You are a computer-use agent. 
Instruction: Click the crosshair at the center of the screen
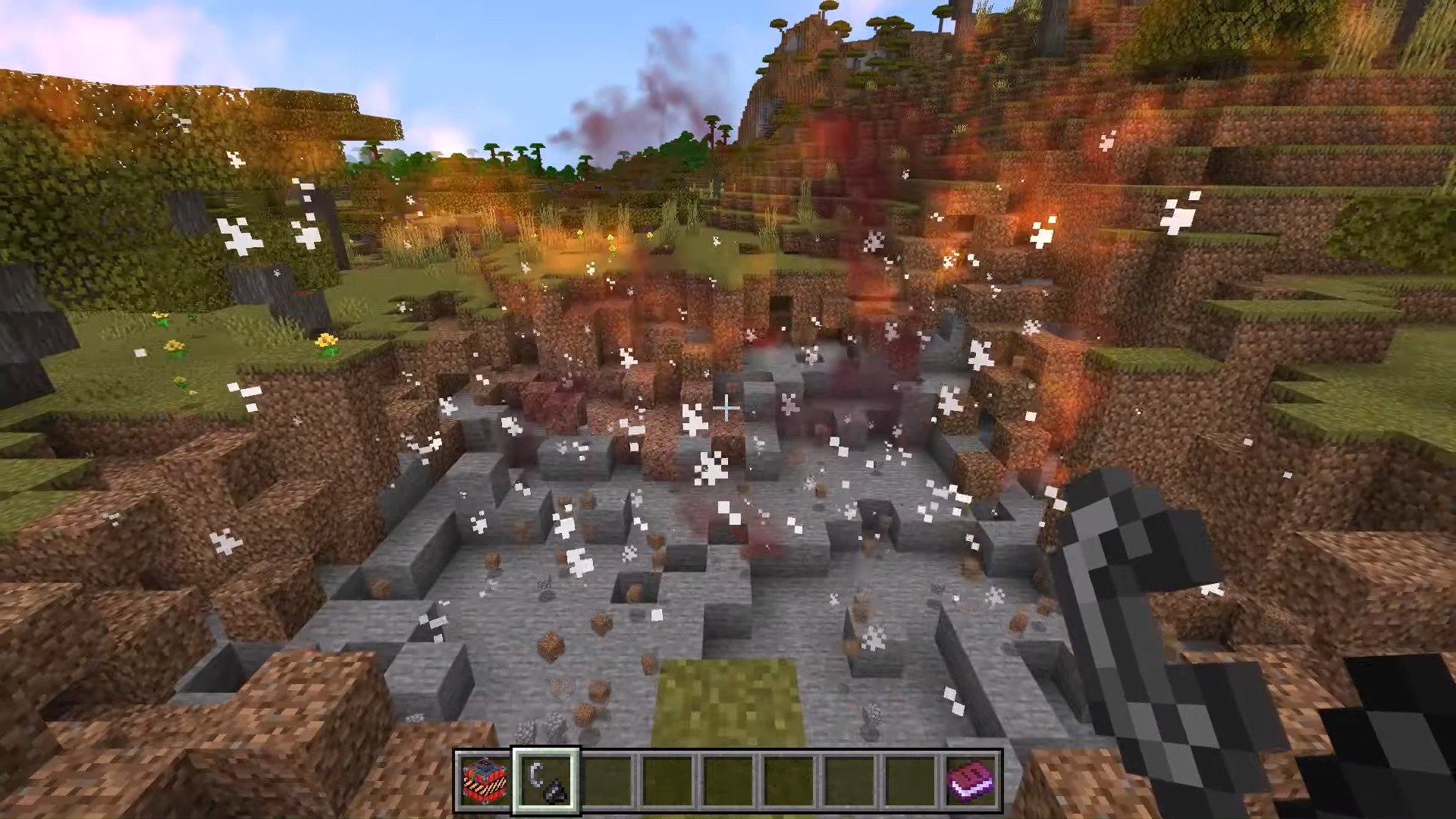[x=726, y=409]
